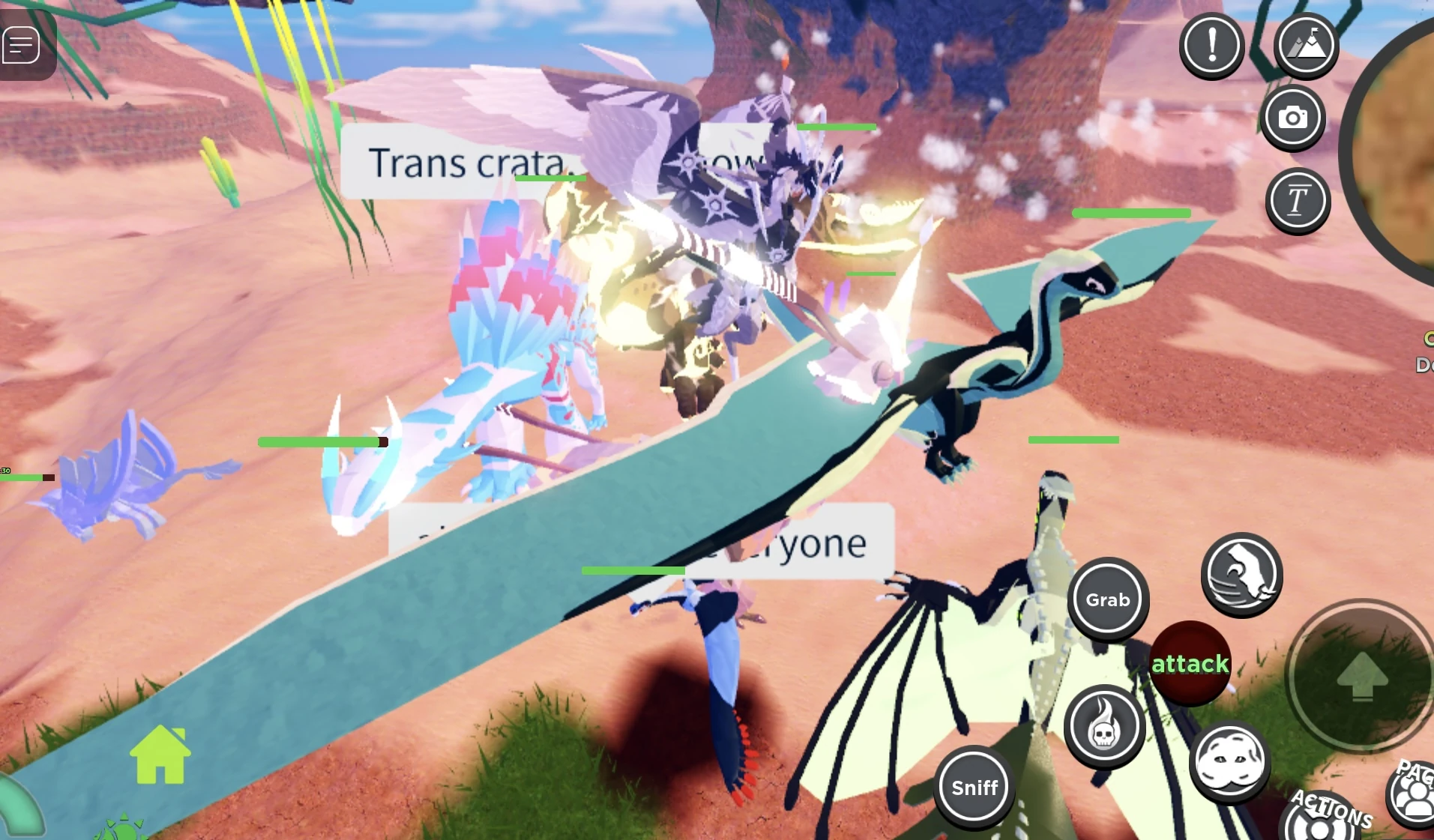Toggle nameplates with the T icon
The image size is (1434, 840).
pos(1298,200)
